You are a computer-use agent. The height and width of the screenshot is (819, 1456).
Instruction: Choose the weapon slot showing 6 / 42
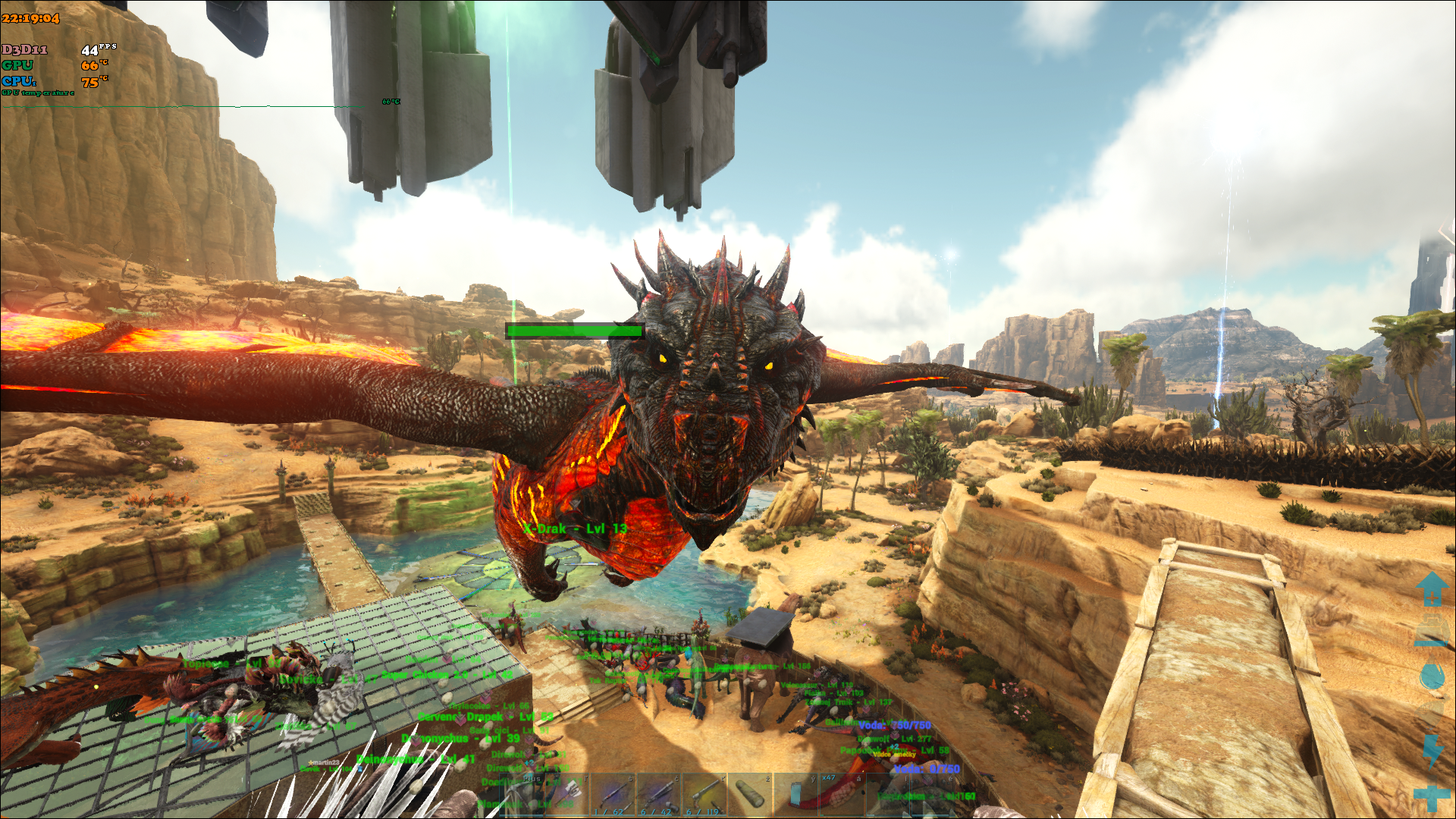click(x=658, y=795)
